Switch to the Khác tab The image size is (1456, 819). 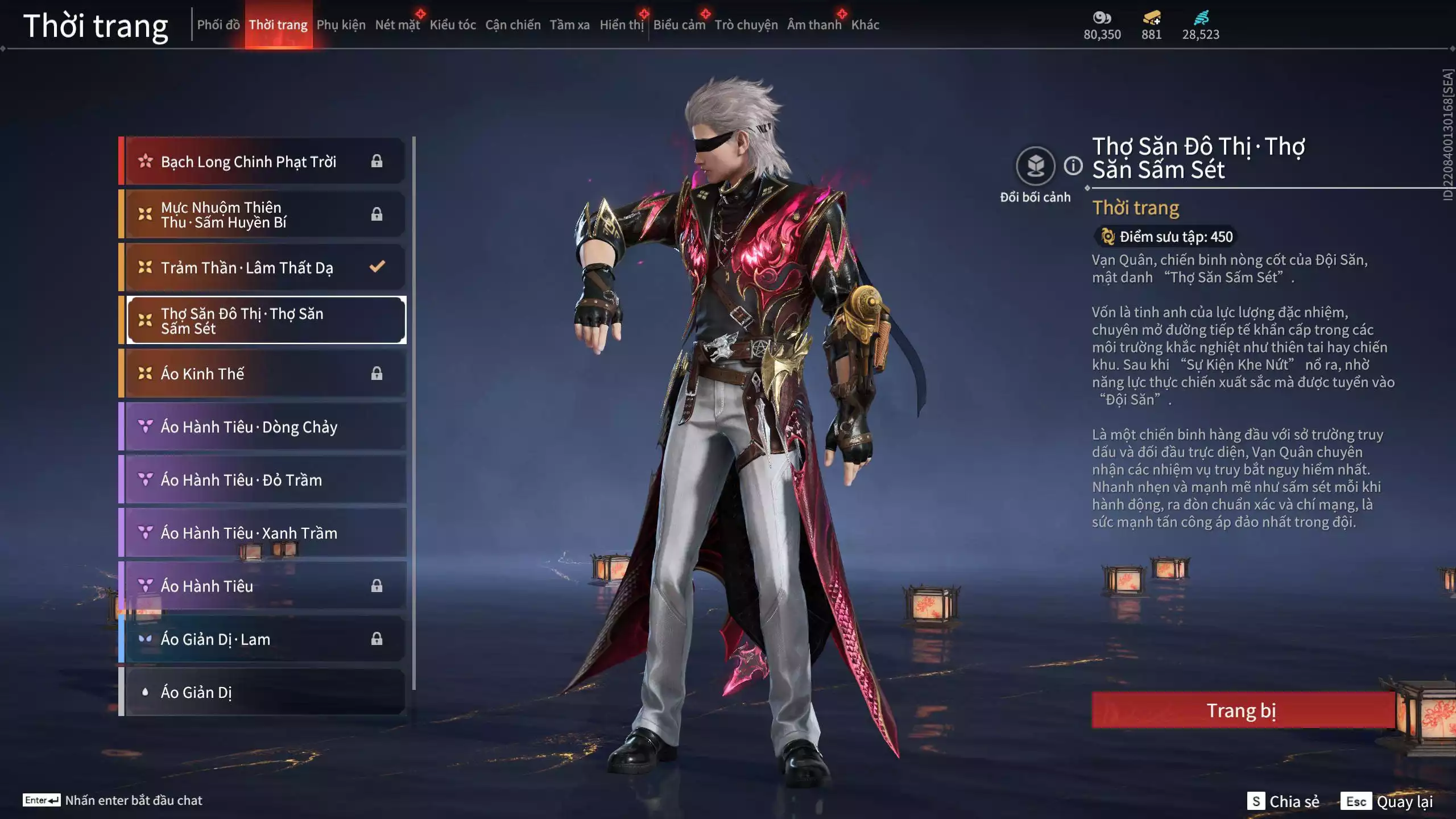[865, 25]
